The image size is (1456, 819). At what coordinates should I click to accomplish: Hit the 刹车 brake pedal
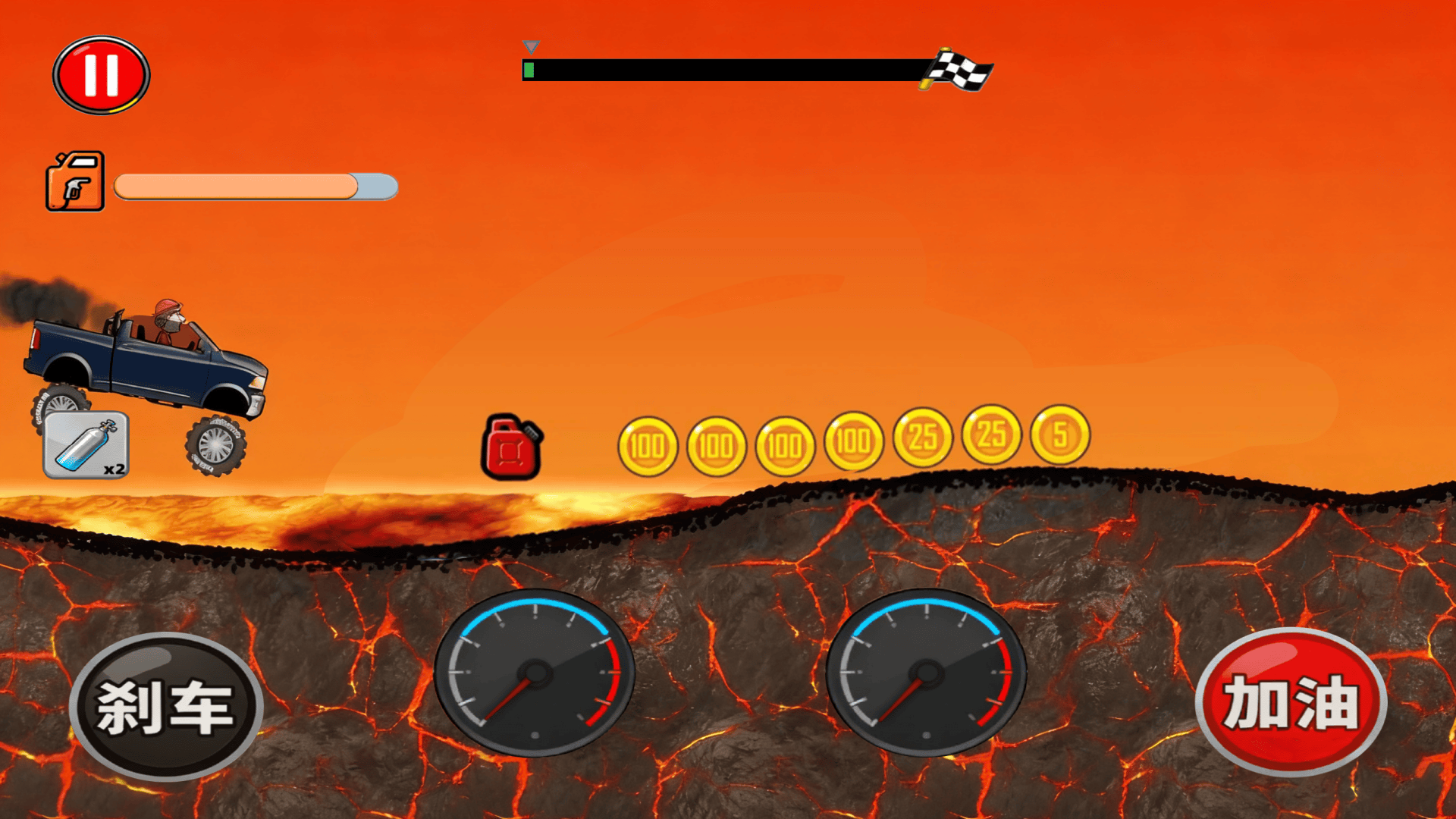[165, 707]
